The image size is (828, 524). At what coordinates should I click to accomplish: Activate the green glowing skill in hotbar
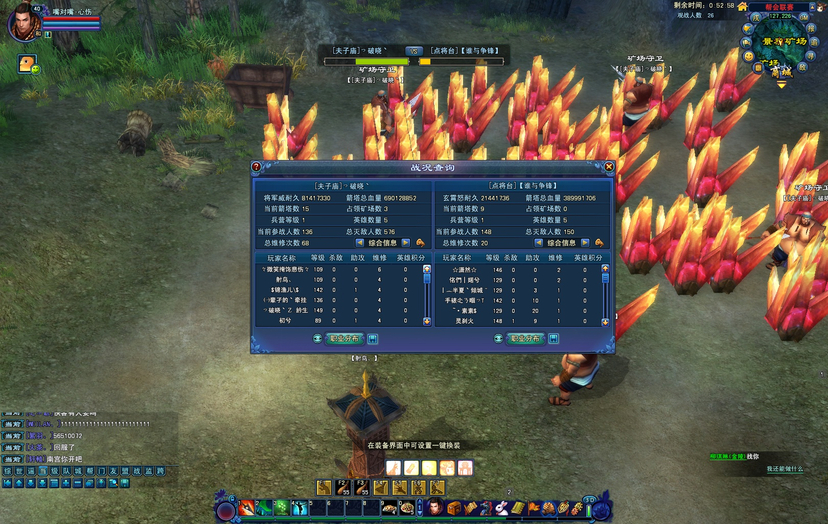[281, 509]
